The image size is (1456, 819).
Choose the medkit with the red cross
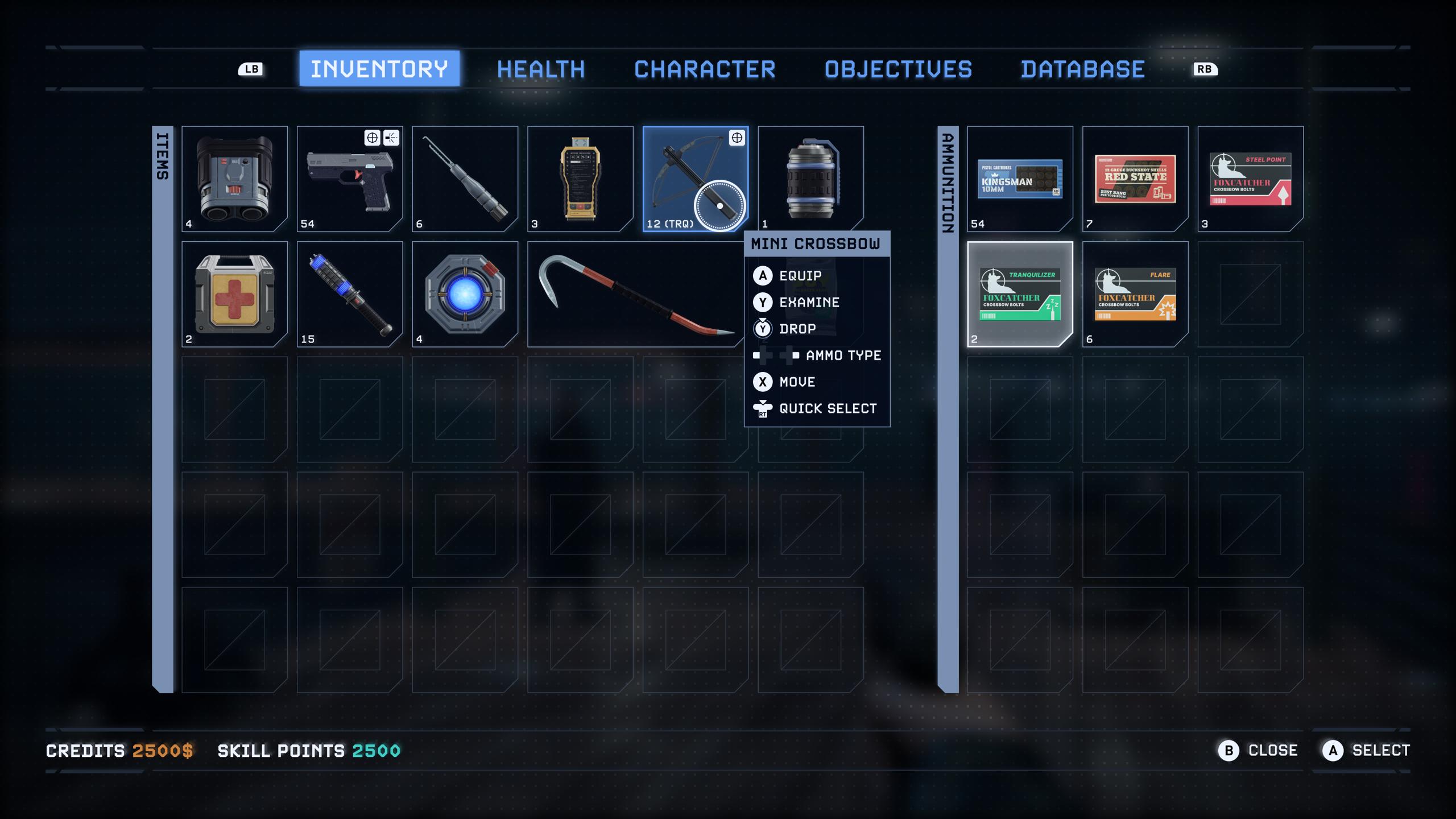click(234, 294)
